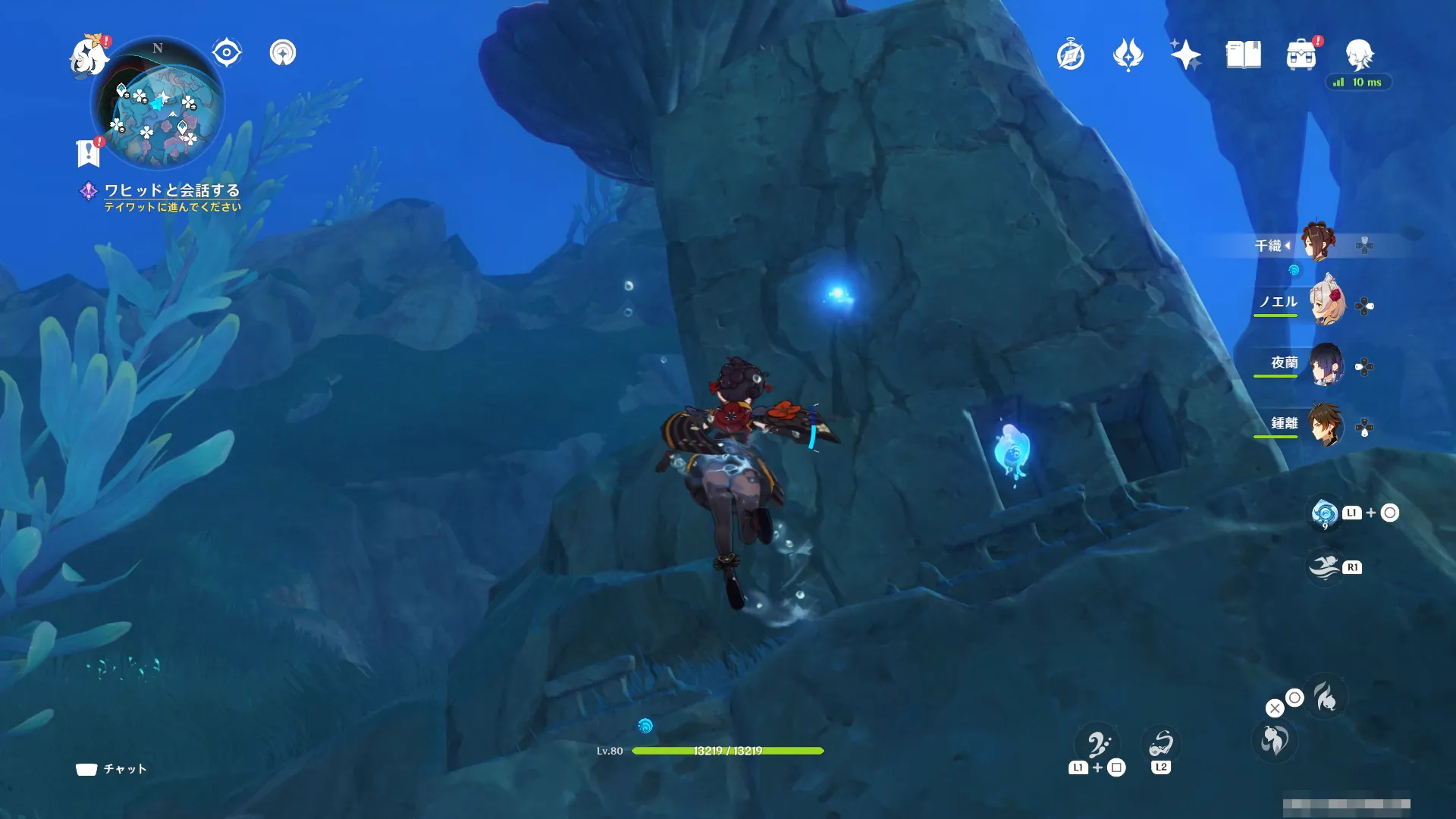
Task: Open the adventurer handbook book icon
Action: (x=1244, y=55)
